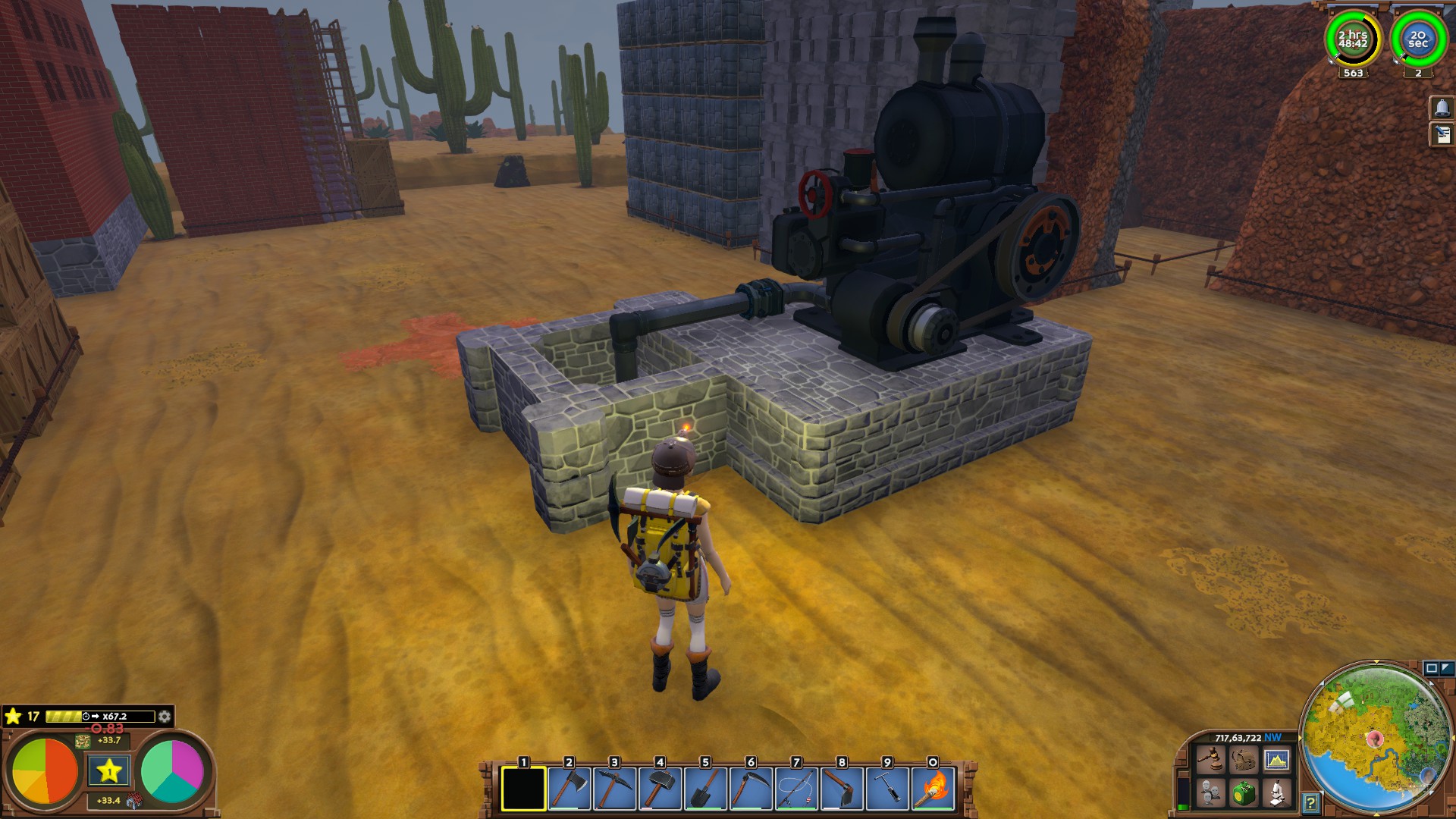Image resolution: width=1456 pixels, height=819 pixels.
Task: Open the green money bag economy panel
Action: coord(1244,793)
